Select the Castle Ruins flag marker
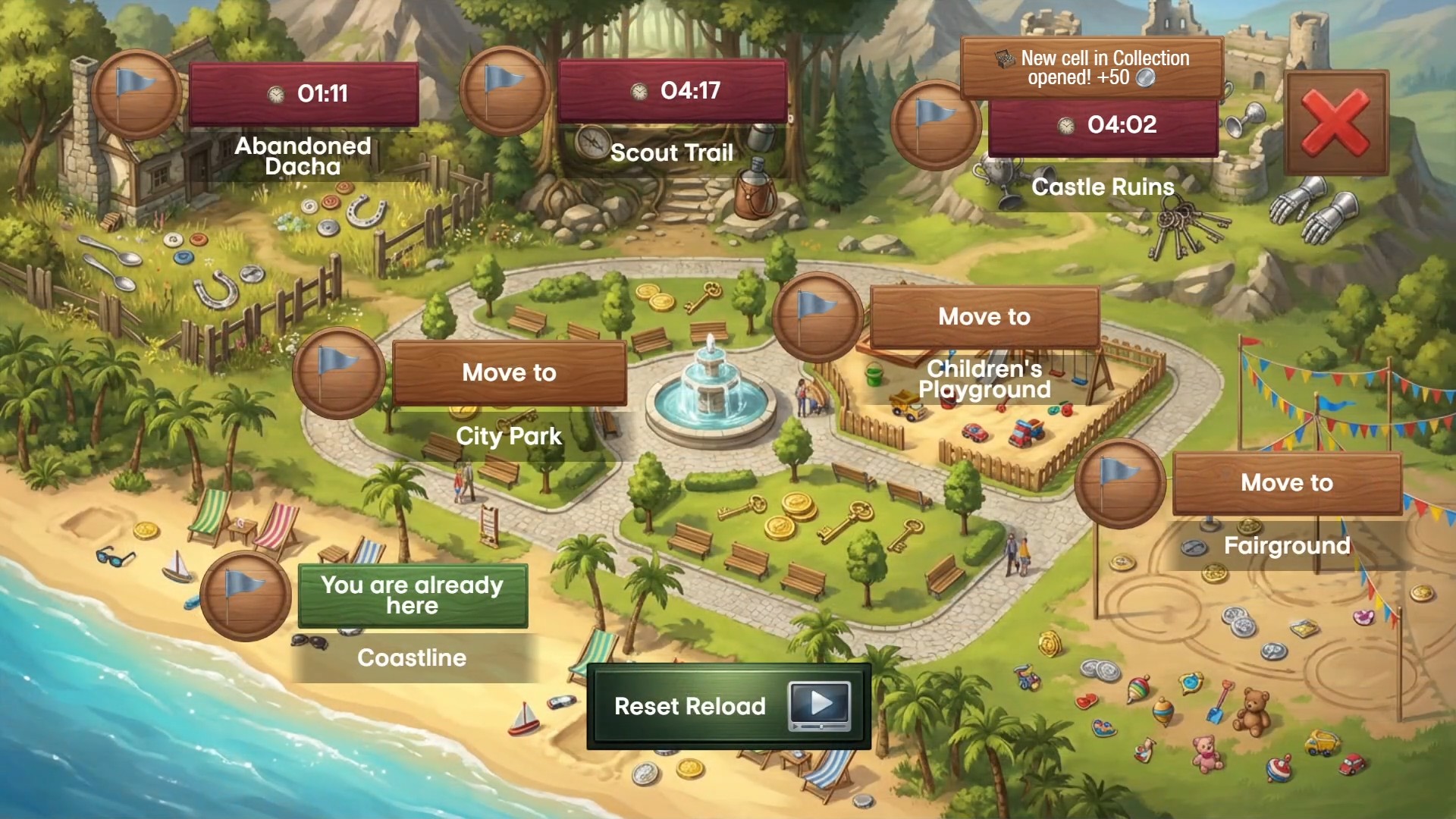 [x=937, y=124]
